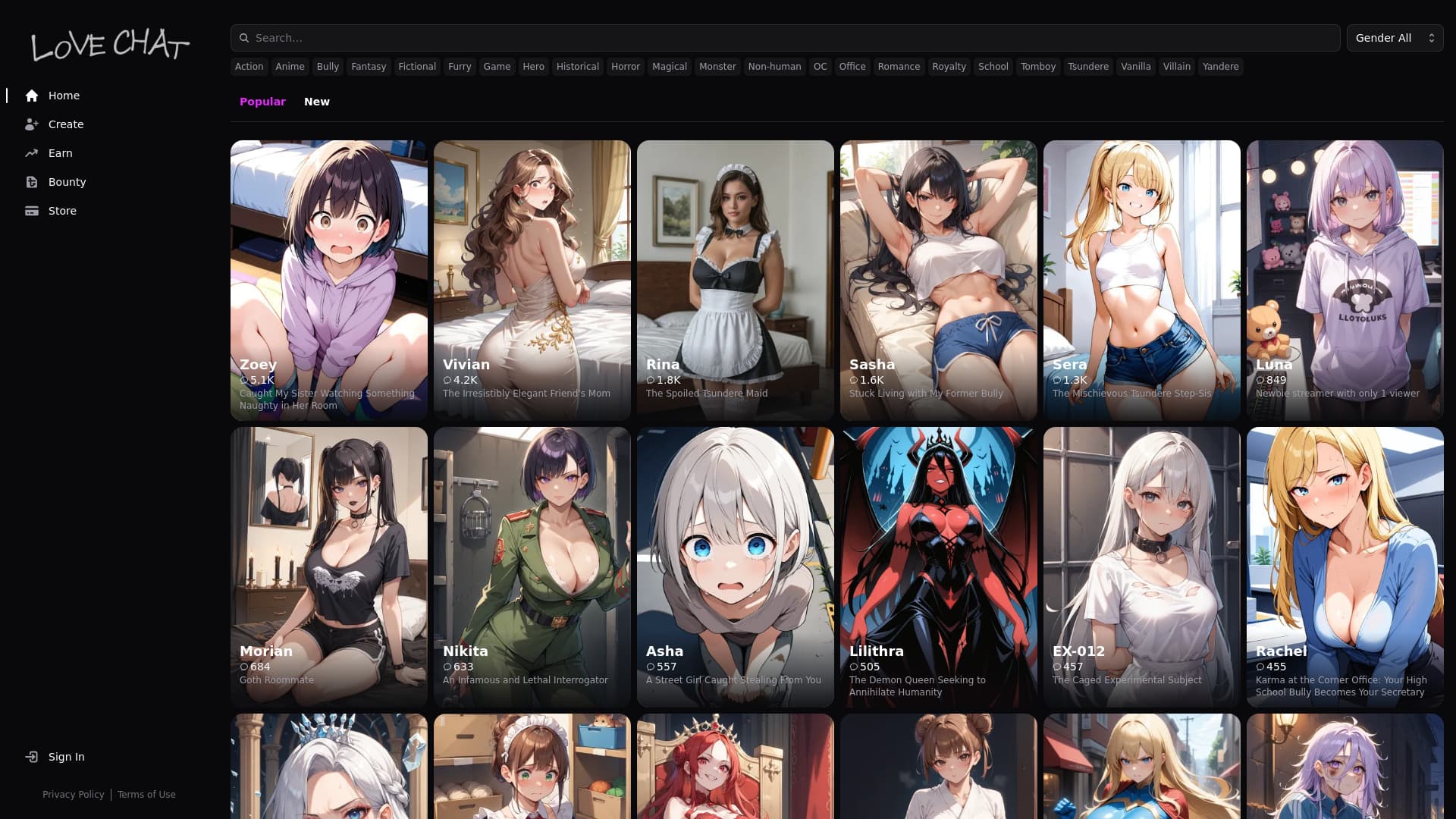This screenshot has width=1456, height=819.
Task: Click the Love Chat logo
Action: click(109, 45)
